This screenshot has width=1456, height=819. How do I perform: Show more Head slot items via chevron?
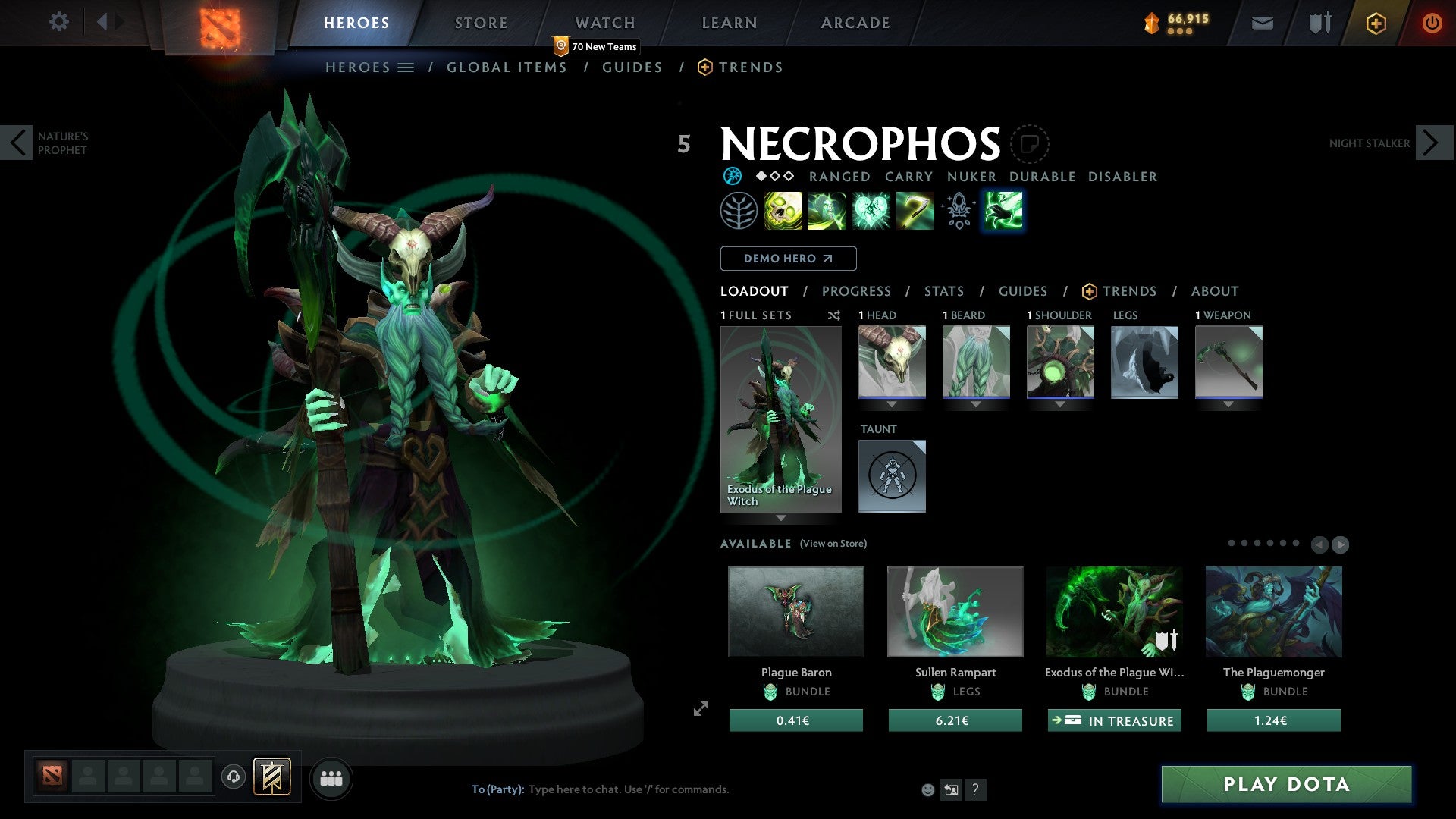point(892,404)
